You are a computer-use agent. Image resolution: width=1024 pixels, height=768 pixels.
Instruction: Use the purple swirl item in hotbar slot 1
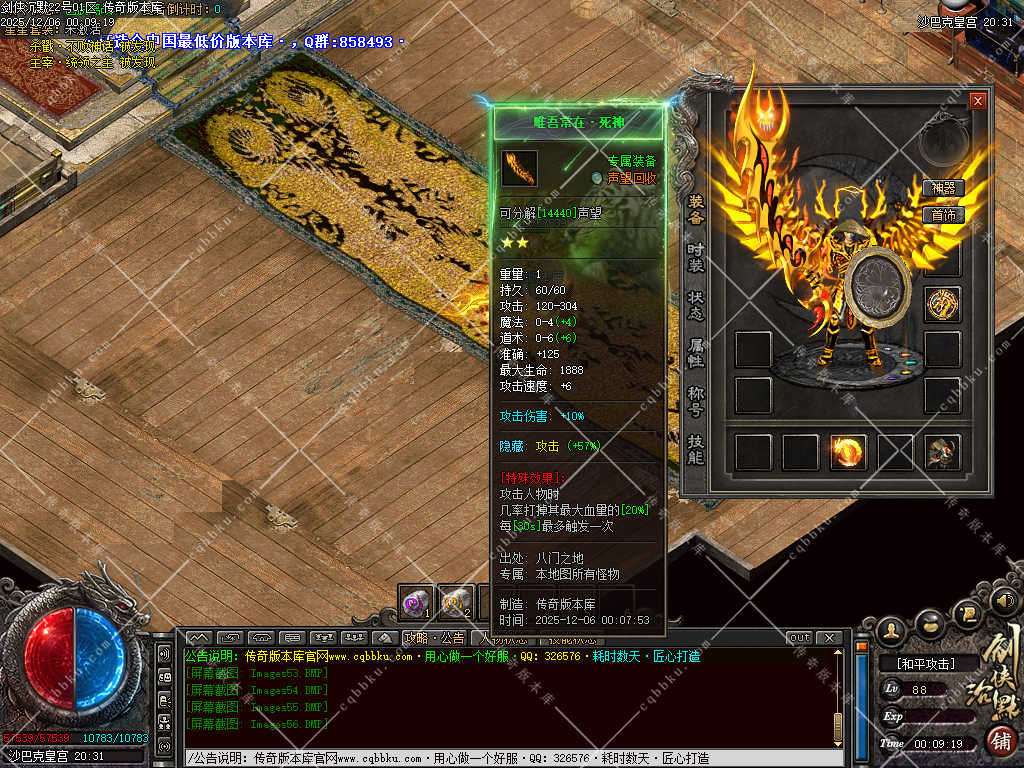pos(416,602)
